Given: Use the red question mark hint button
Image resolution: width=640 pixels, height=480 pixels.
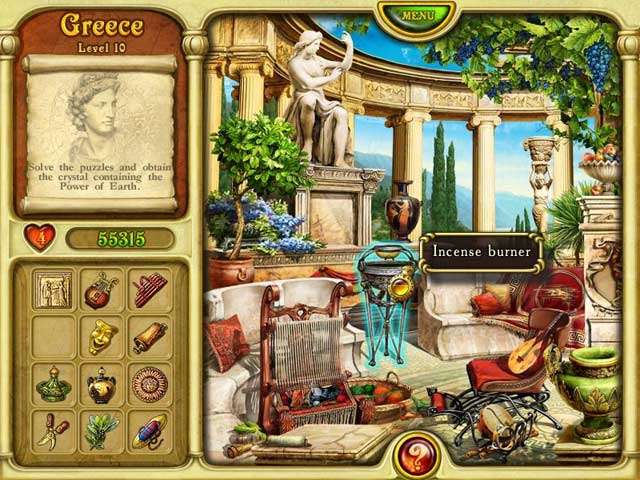Looking at the screenshot, I should point(419,455).
